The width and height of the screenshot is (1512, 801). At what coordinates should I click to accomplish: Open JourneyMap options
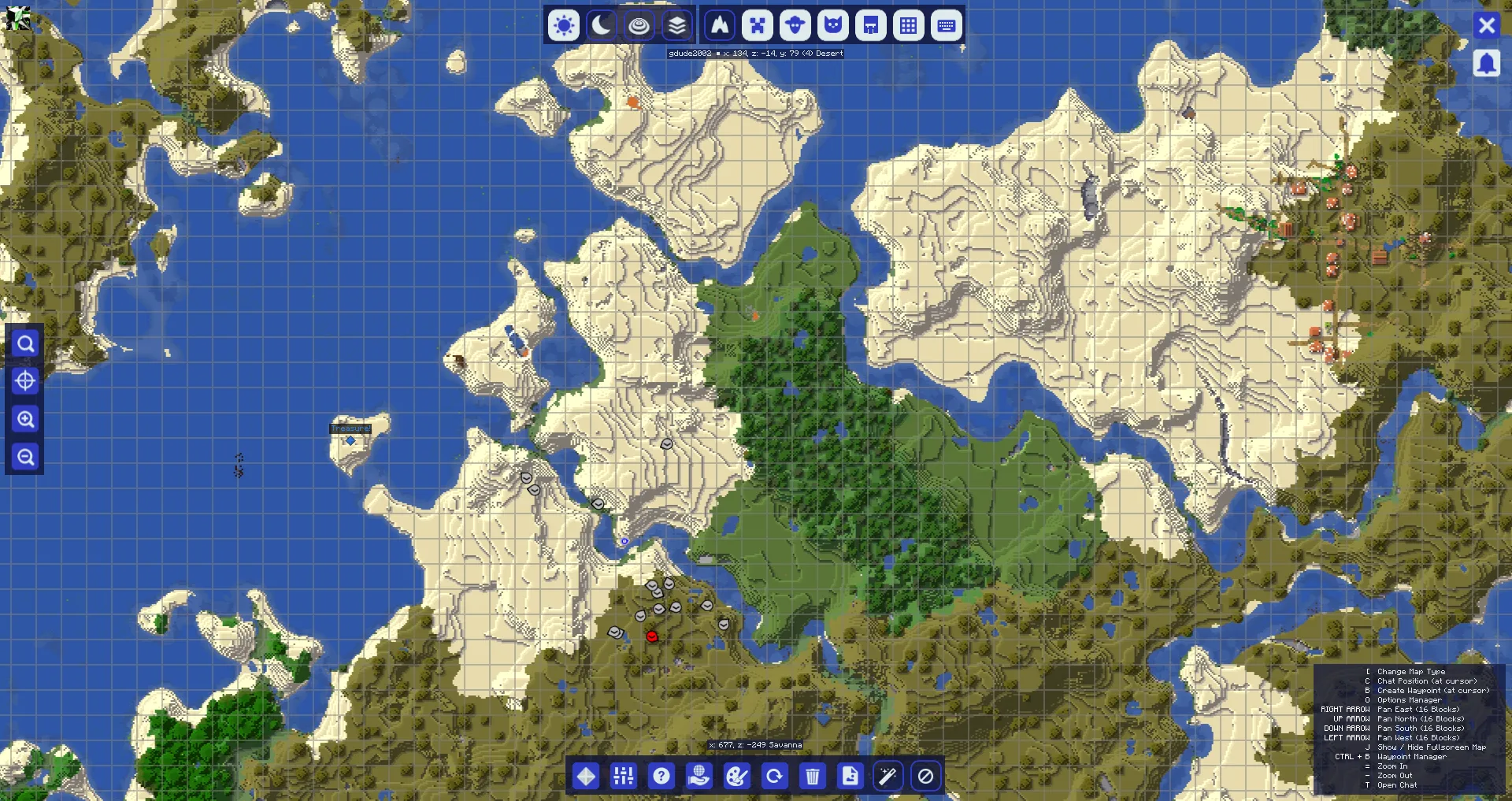tap(624, 776)
